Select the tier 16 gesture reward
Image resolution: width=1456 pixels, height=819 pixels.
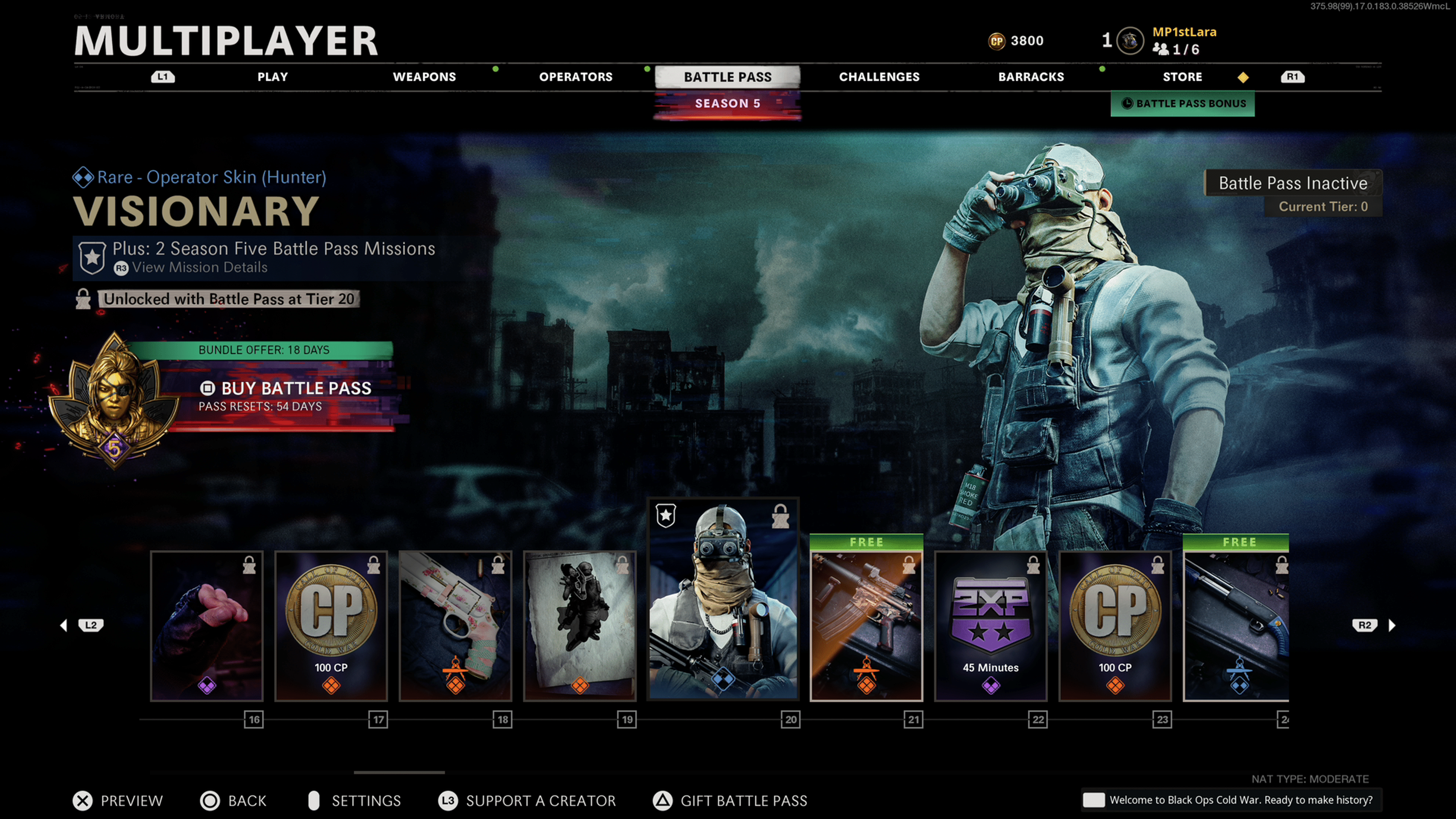point(207,626)
